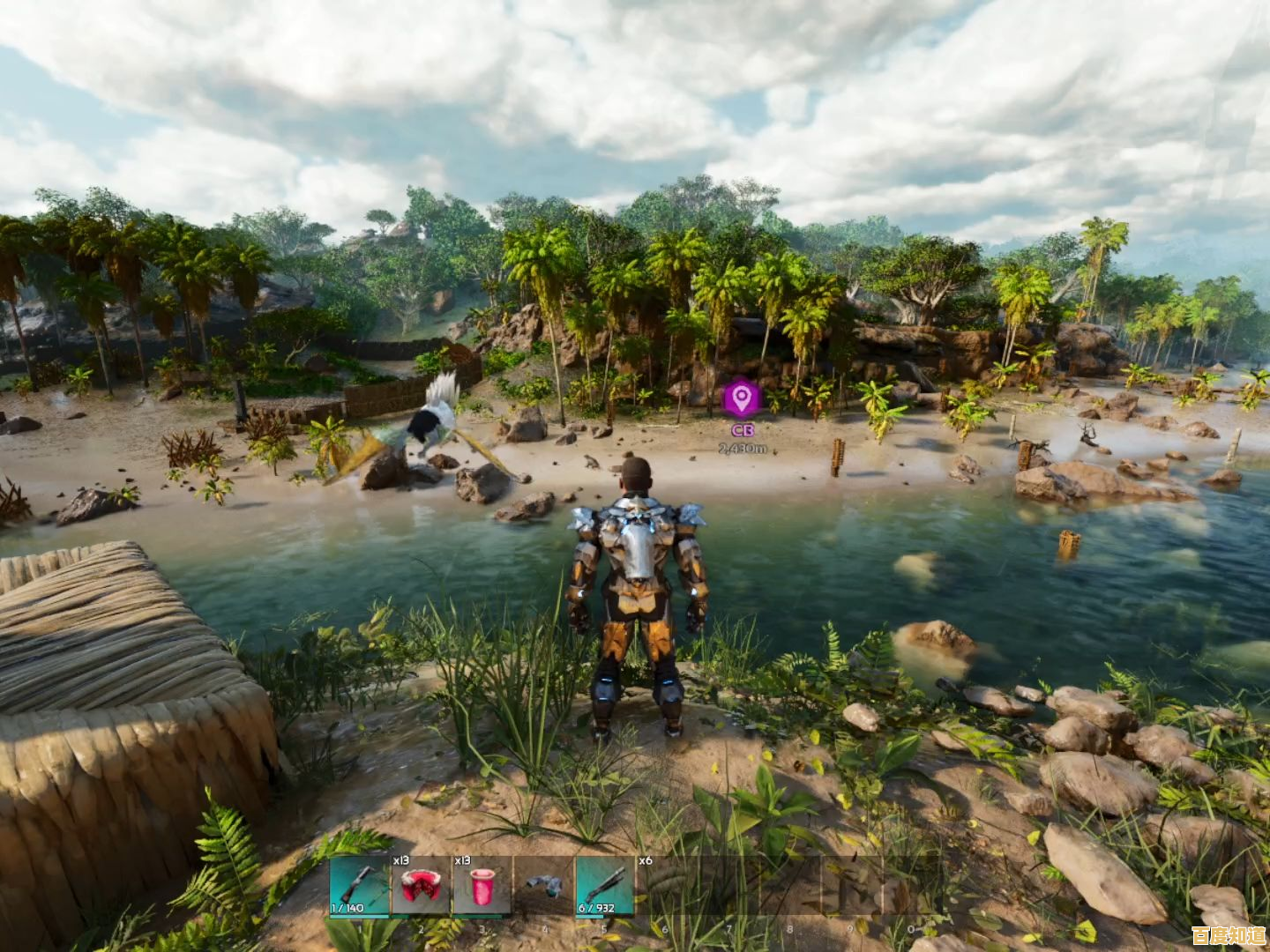This screenshot has height=952, width=1270.
Task: Use the red cake in the hotbar
Action: [x=420, y=887]
